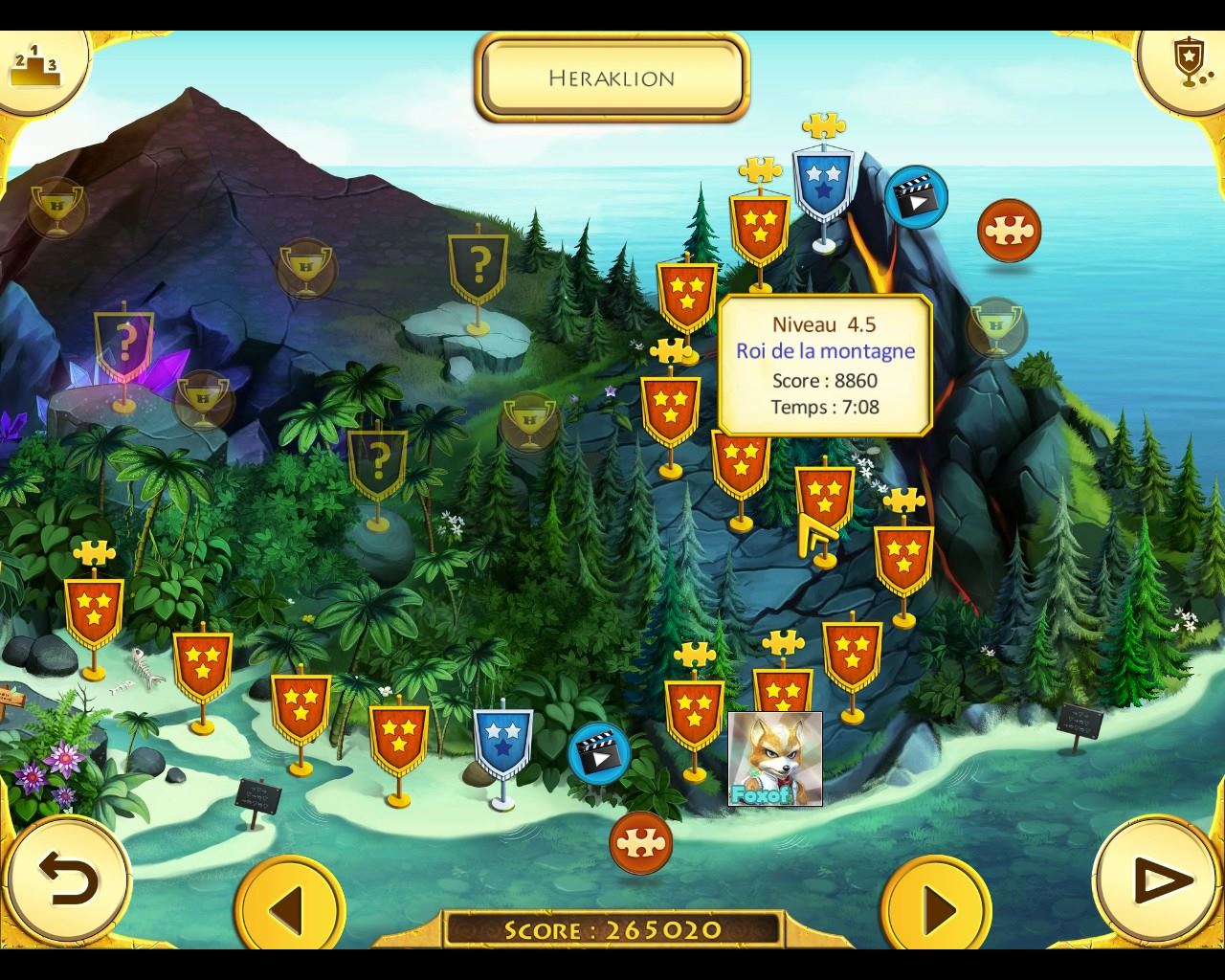
Task: Select the green trophy marker beside the volcano
Action: [996, 327]
